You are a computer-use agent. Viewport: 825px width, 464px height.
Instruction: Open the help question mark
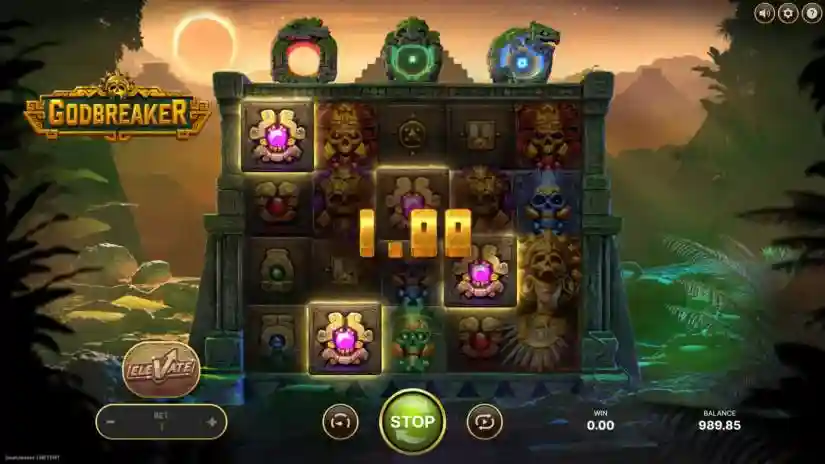click(811, 13)
